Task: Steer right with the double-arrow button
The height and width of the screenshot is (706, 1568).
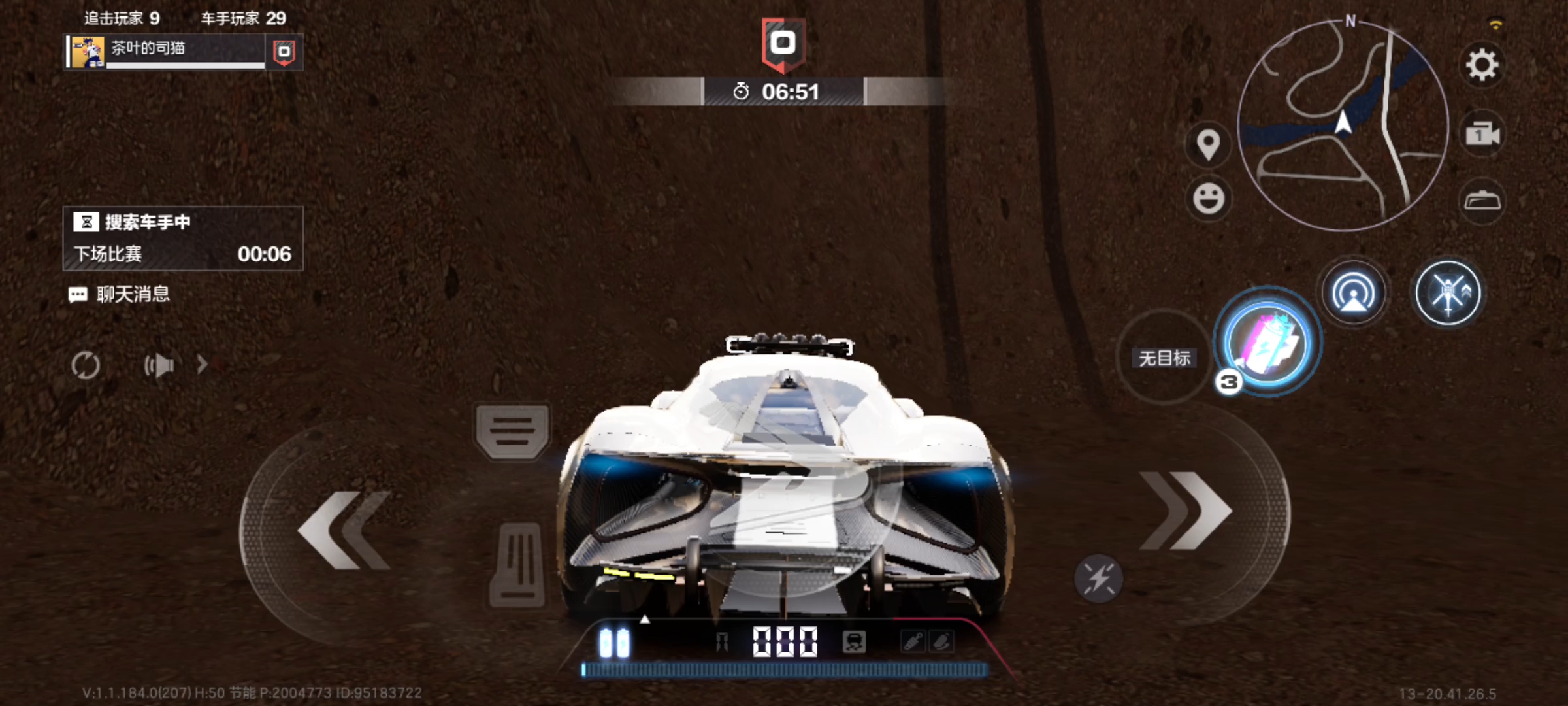Action: click(x=1186, y=511)
